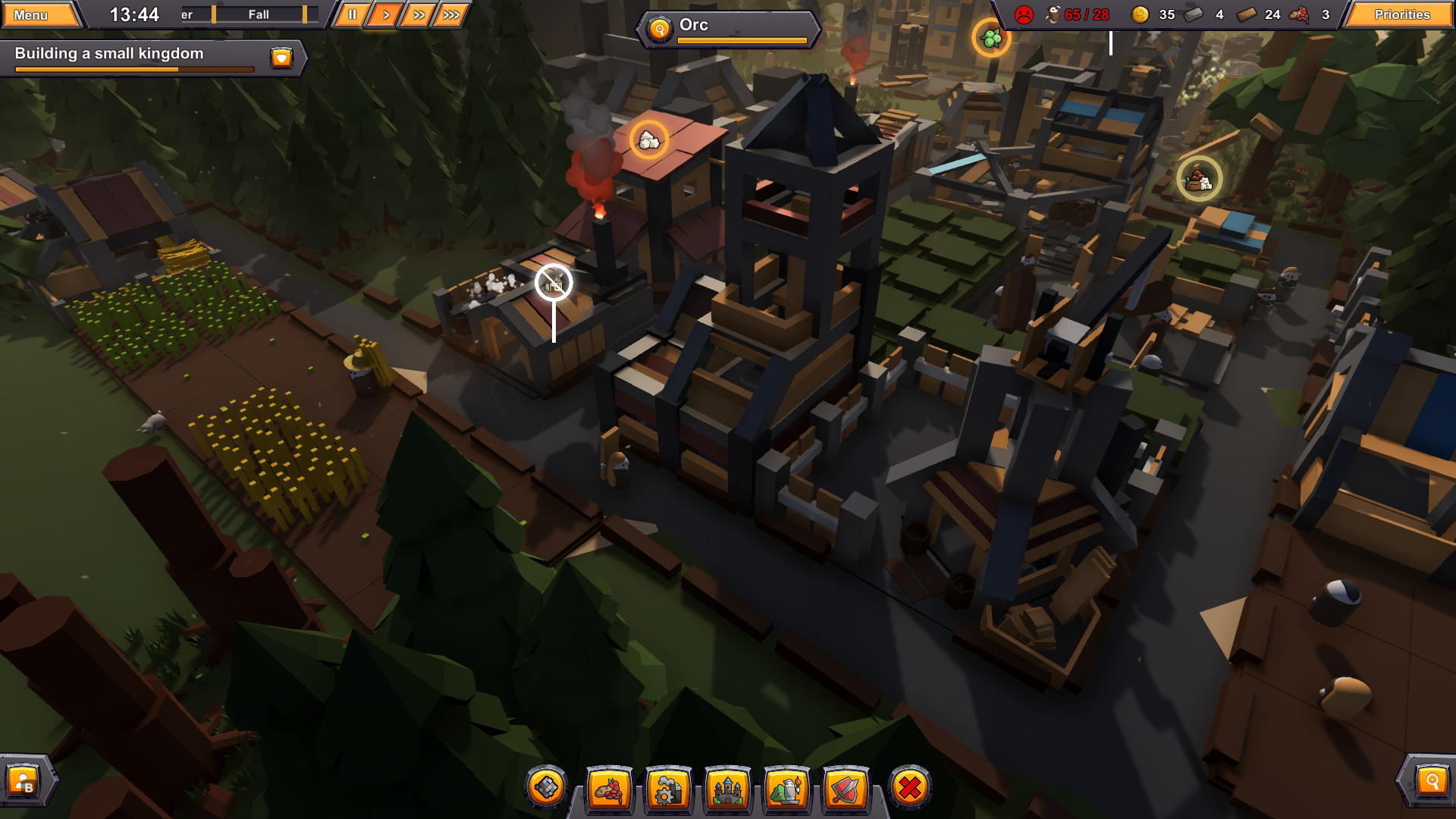Open the clover notification near the top
The image size is (1456, 819).
point(992,37)
